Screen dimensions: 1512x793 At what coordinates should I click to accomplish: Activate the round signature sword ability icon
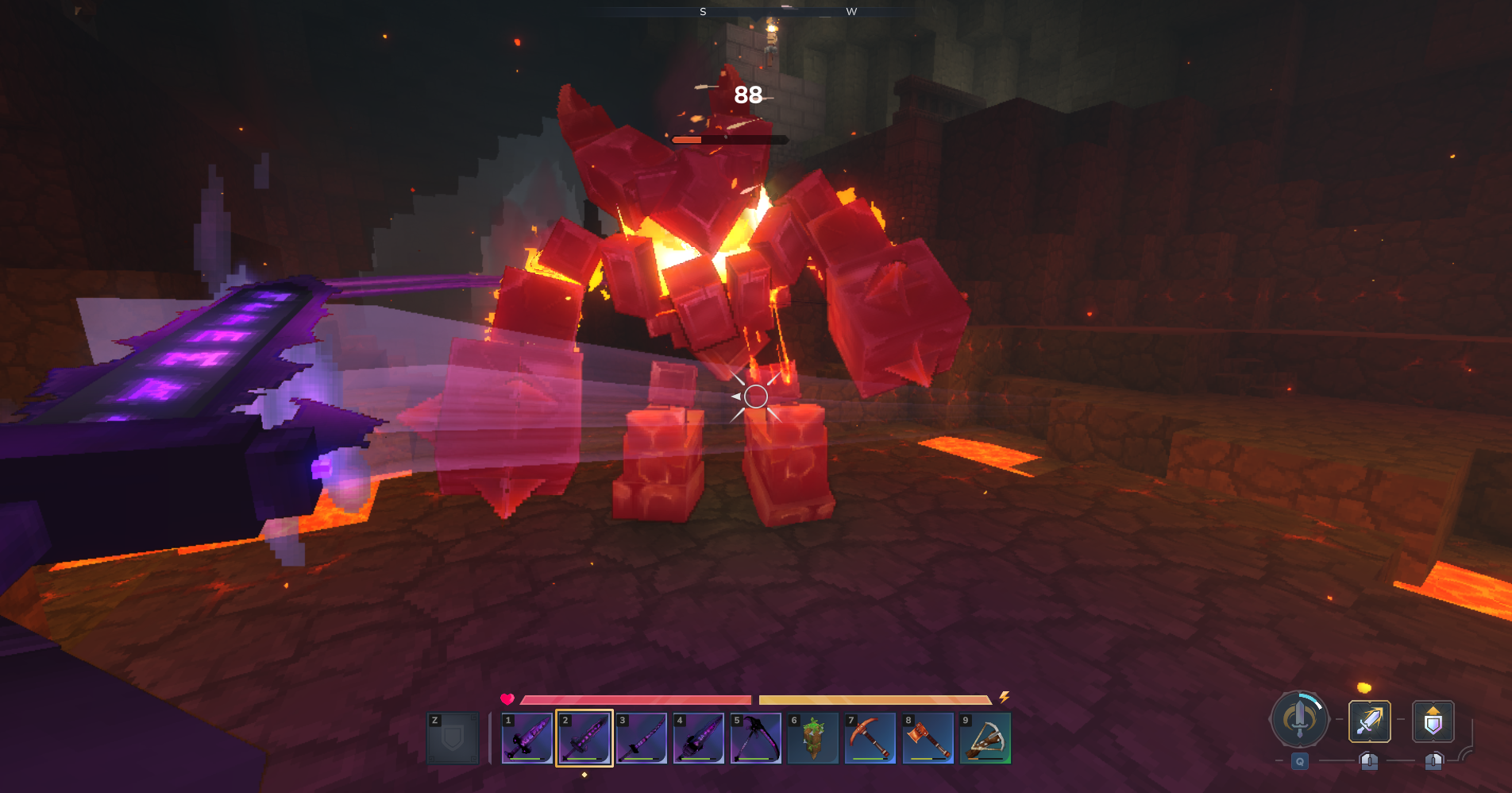tap(1299, 720)
